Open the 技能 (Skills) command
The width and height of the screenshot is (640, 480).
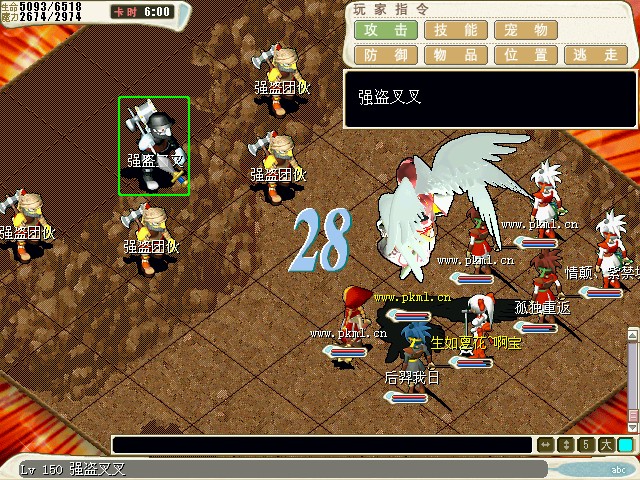pos(456,30)
